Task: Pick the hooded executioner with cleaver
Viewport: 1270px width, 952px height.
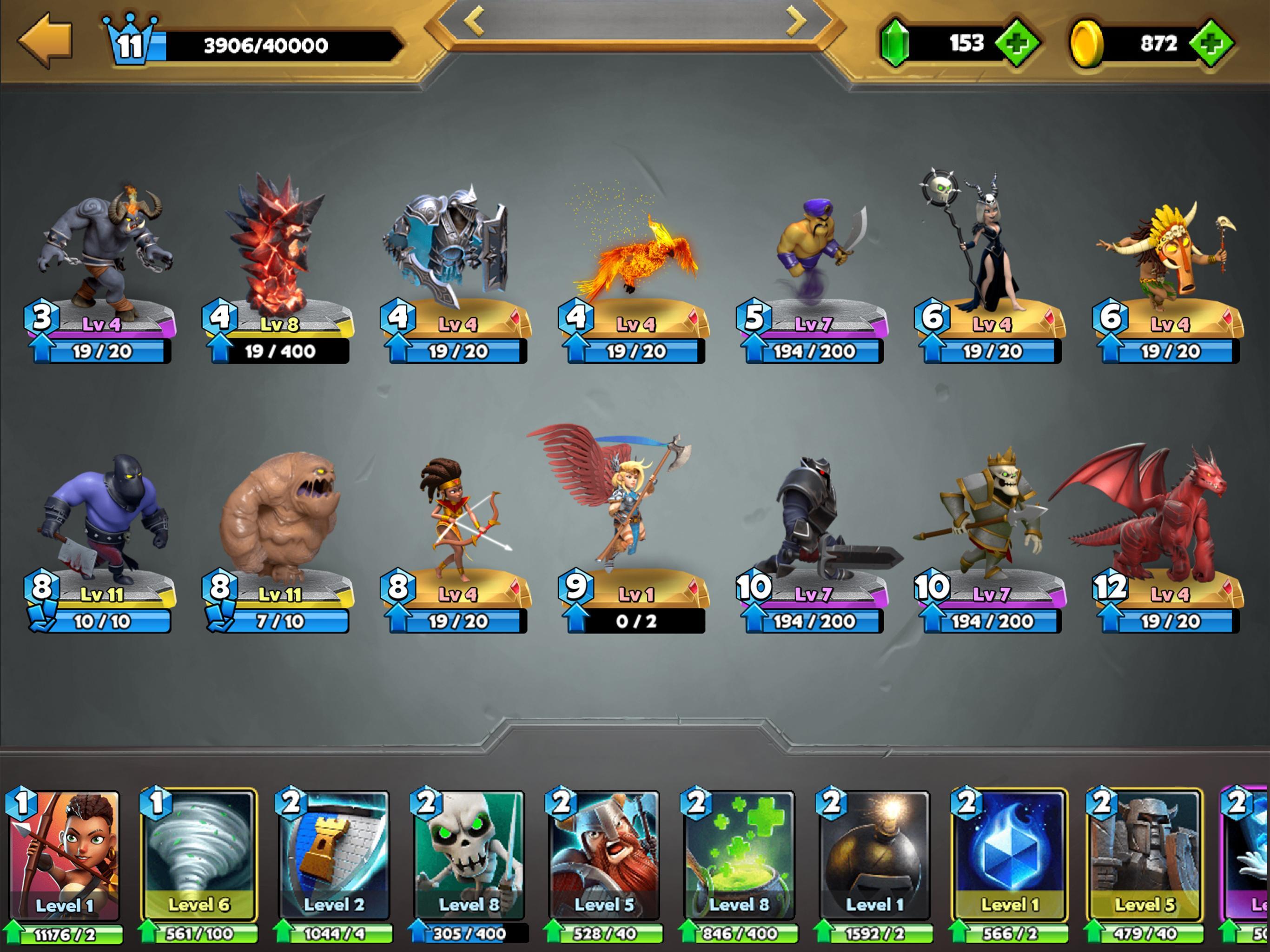Action: 103,517
